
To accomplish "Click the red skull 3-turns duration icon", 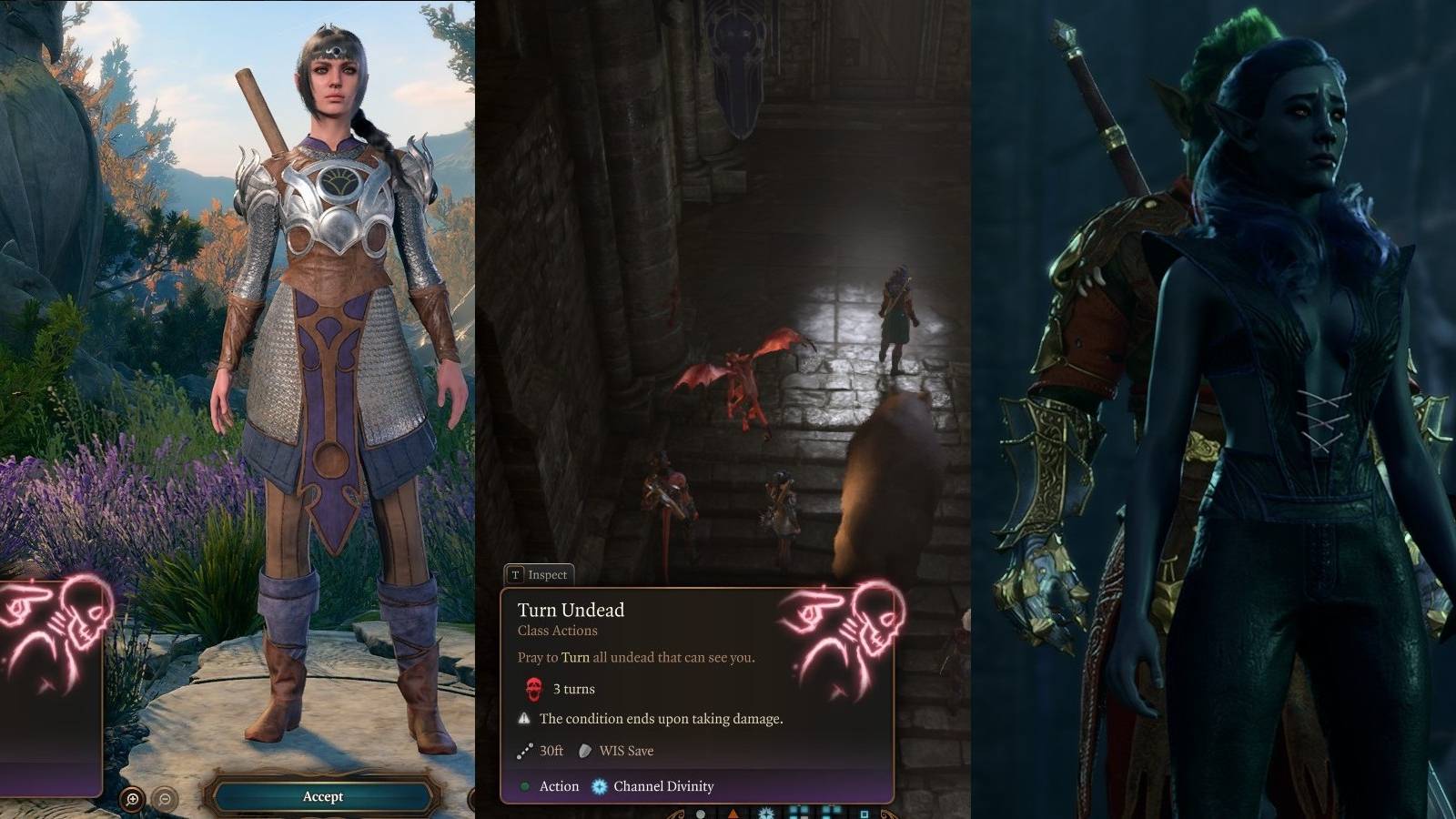I will click(532, 689).
